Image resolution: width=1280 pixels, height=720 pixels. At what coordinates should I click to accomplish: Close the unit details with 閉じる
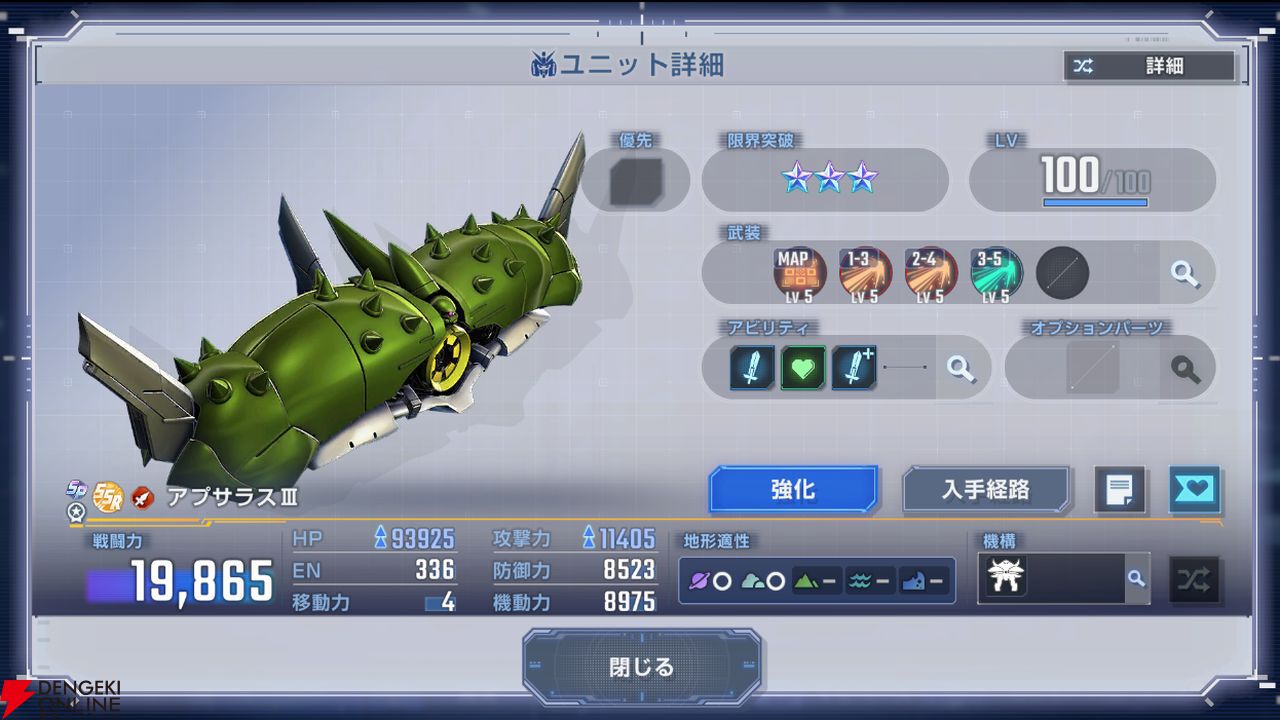[x=641, y=666]
